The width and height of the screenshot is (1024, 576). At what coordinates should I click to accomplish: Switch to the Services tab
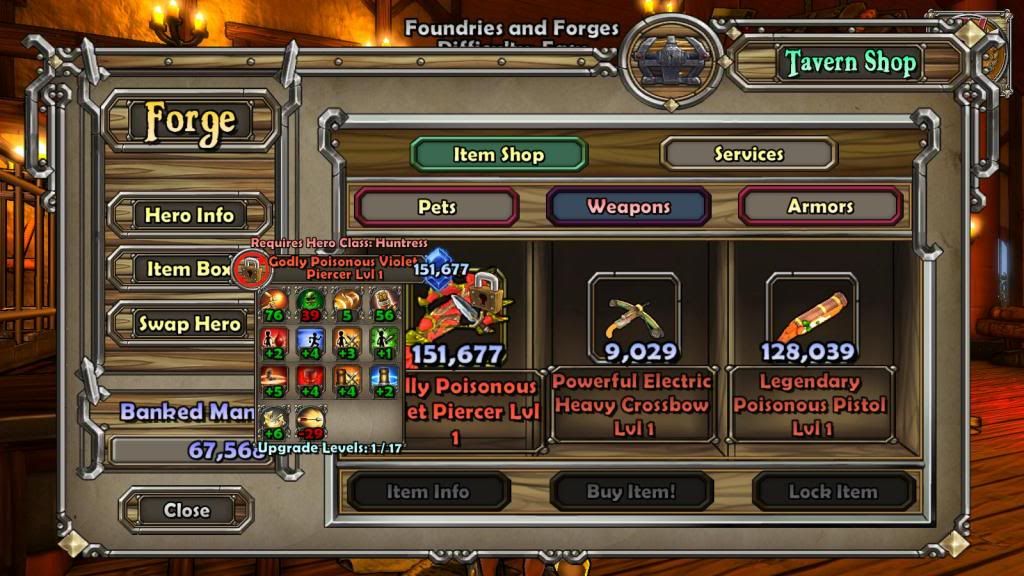coord(748,154)
